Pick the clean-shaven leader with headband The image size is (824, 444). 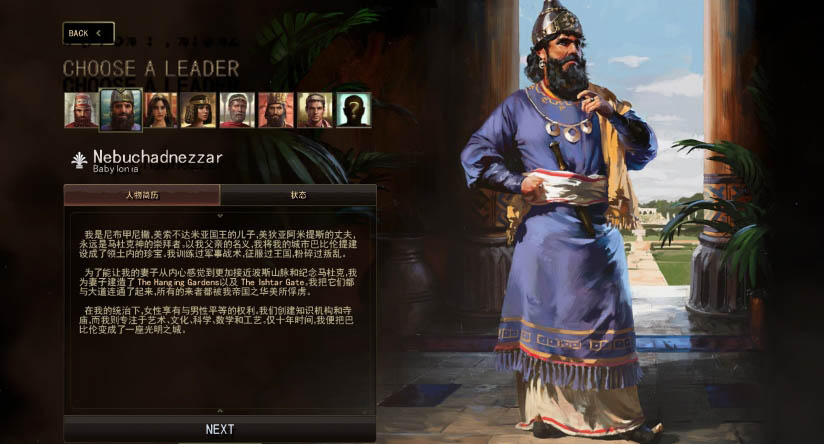[314, 110]
